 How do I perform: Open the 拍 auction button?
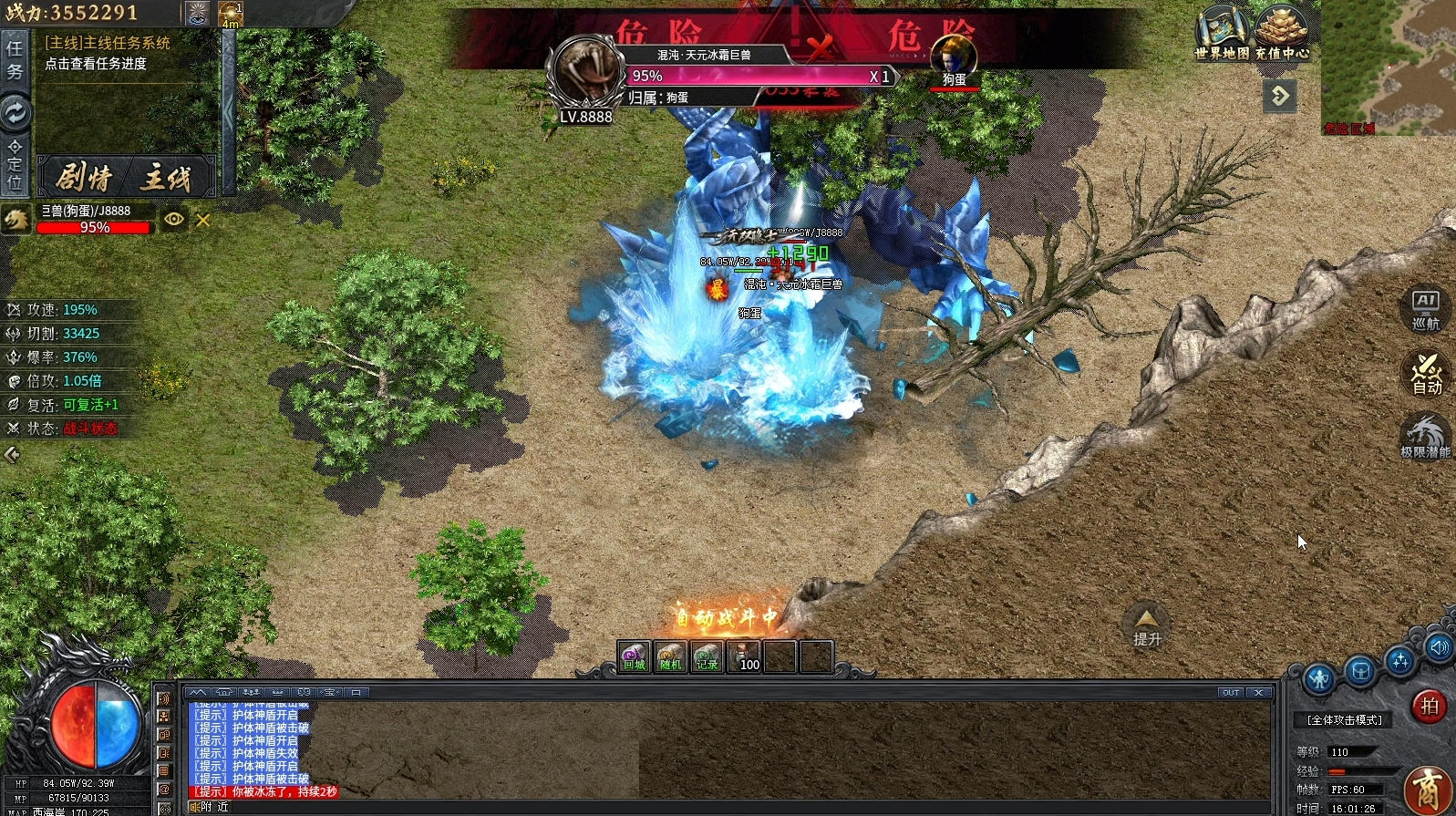[x=1429, y=706]
